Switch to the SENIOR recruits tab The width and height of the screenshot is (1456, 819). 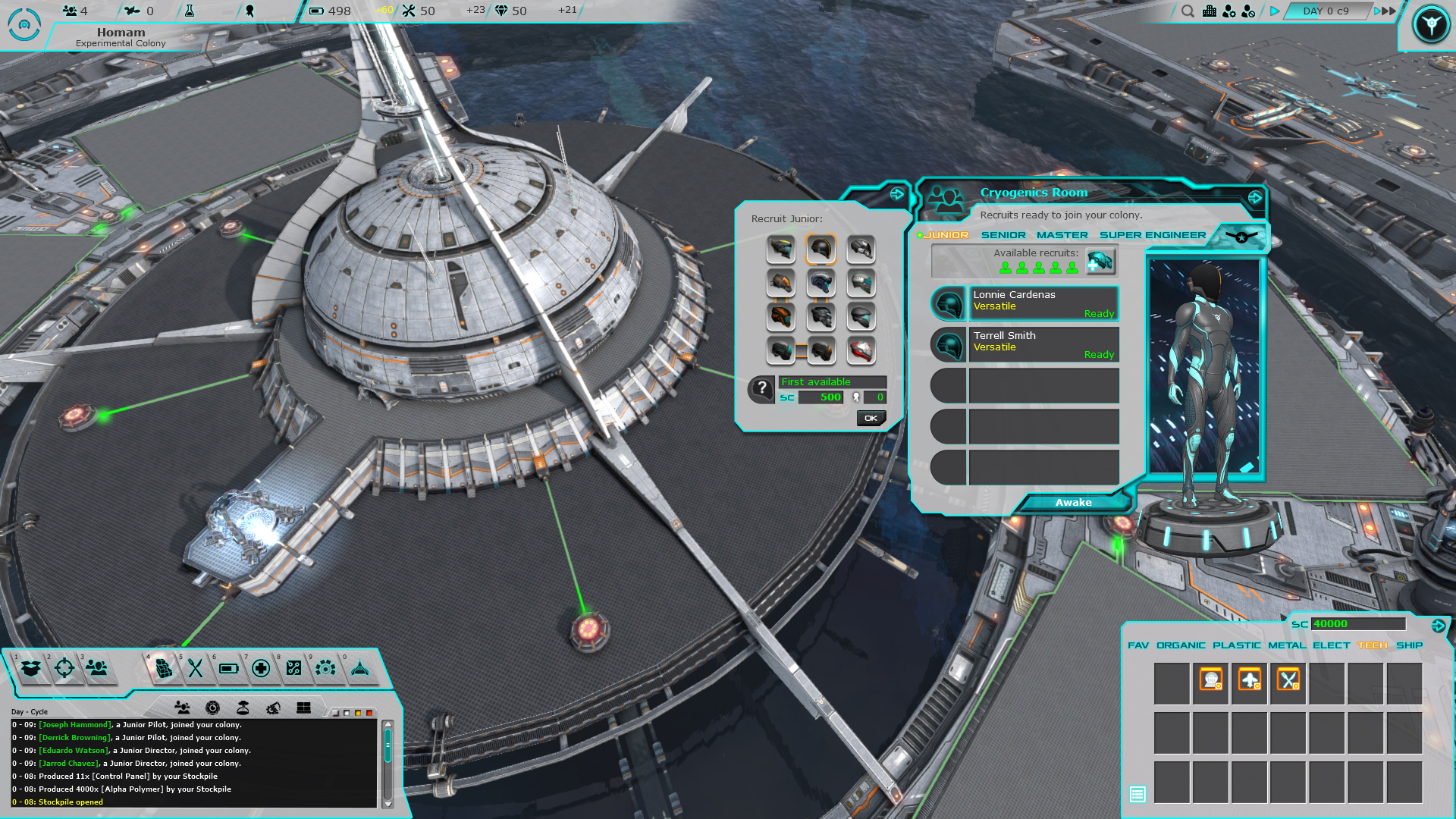tap(1003, 235)
